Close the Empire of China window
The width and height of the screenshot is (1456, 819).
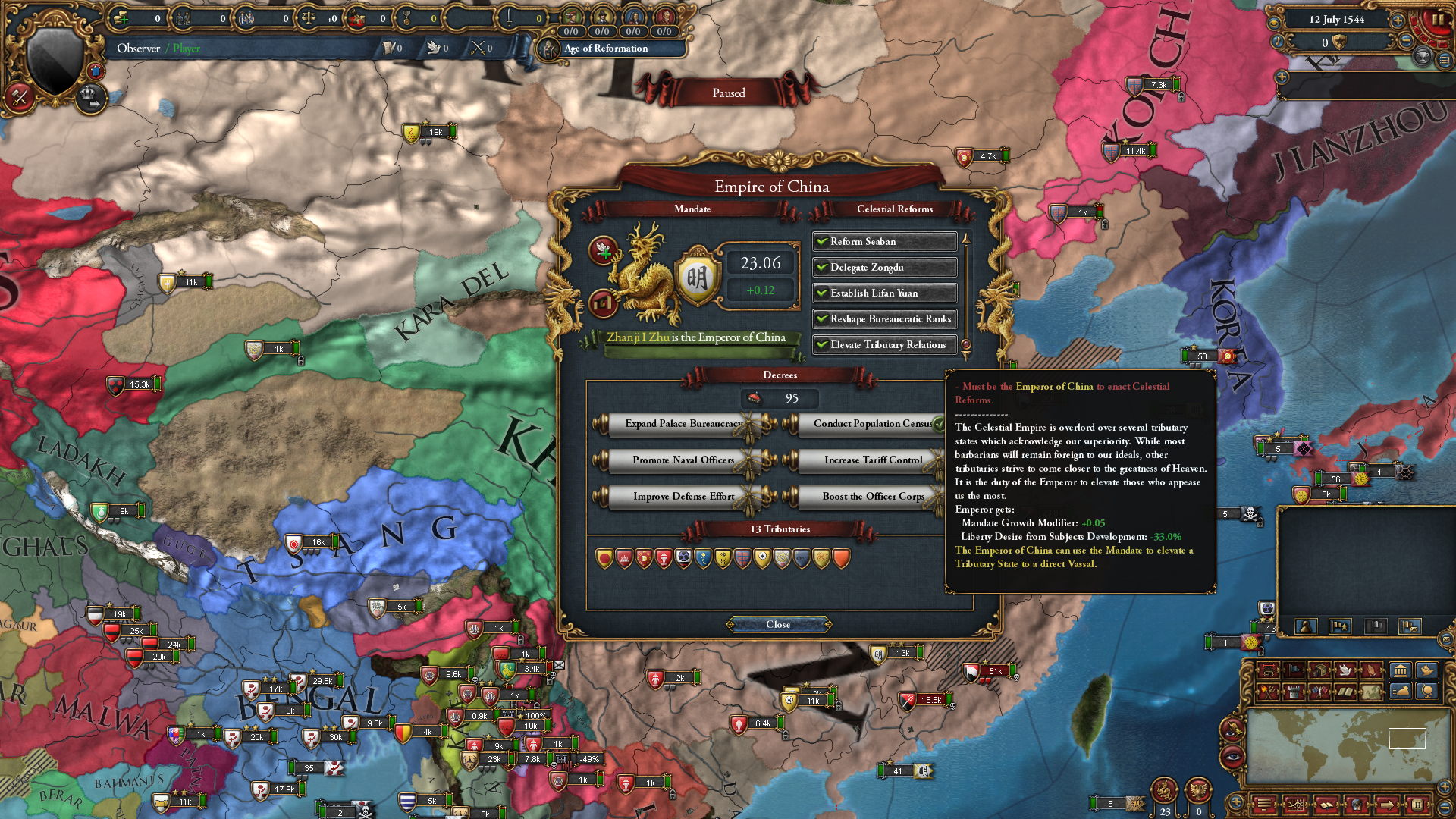[x=777, y=624]
